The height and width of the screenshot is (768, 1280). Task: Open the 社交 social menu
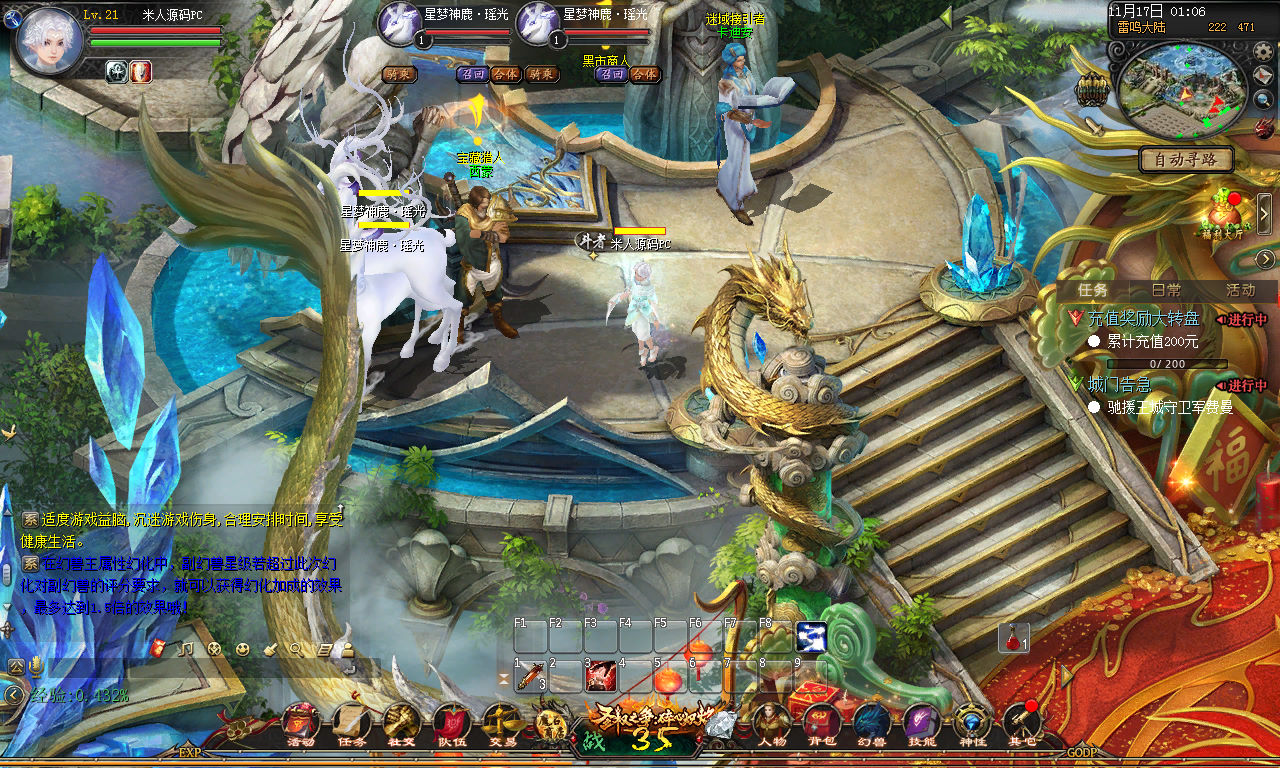401,722
